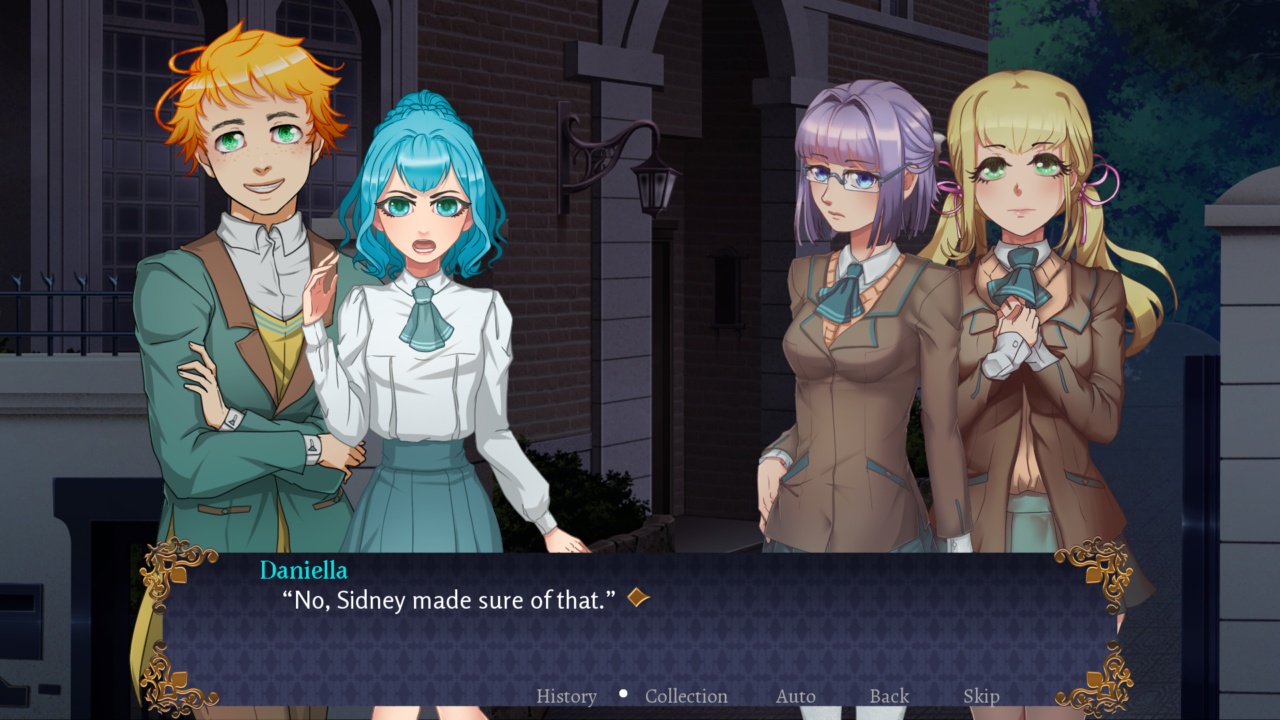Expand the dialogue History panel
Image resolution: width=1280 pixels, height=720 pixels.
[567, 695]
